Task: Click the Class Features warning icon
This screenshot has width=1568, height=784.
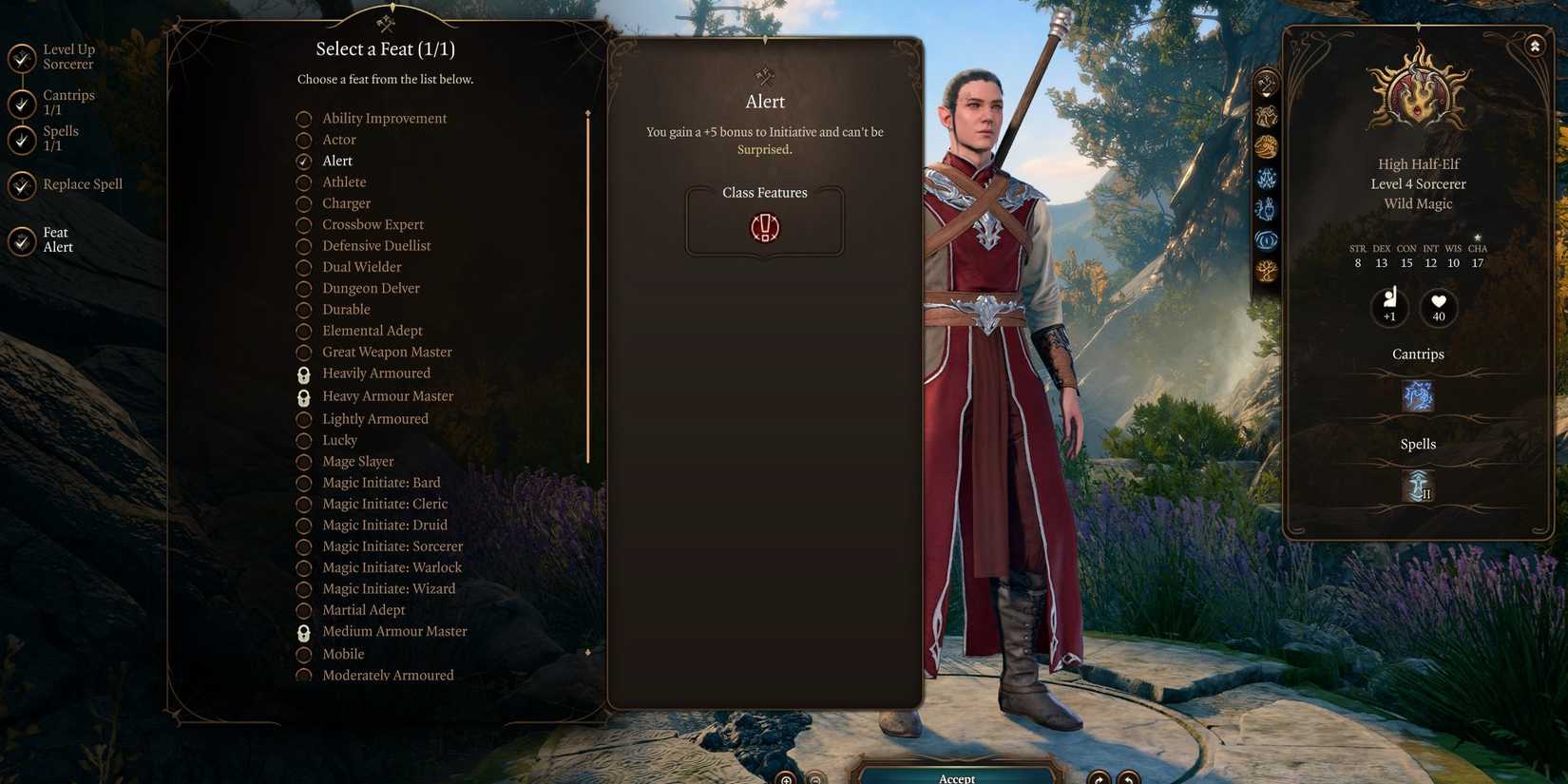Action: tap(764, 228)
